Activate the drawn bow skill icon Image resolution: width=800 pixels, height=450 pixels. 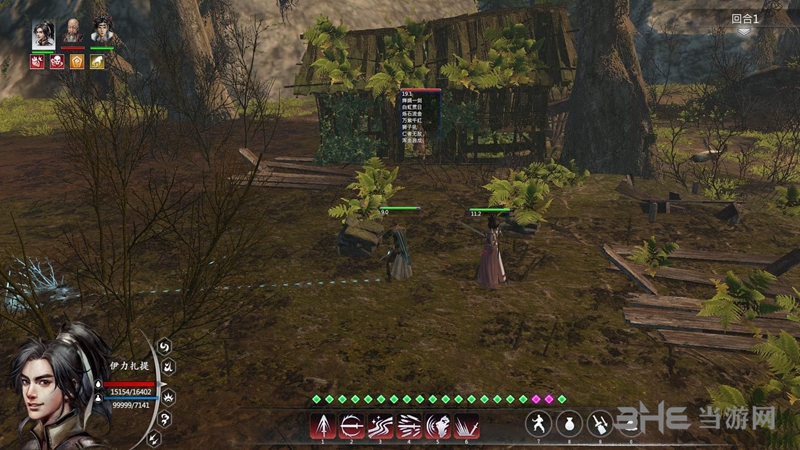(x=352, y=425)
